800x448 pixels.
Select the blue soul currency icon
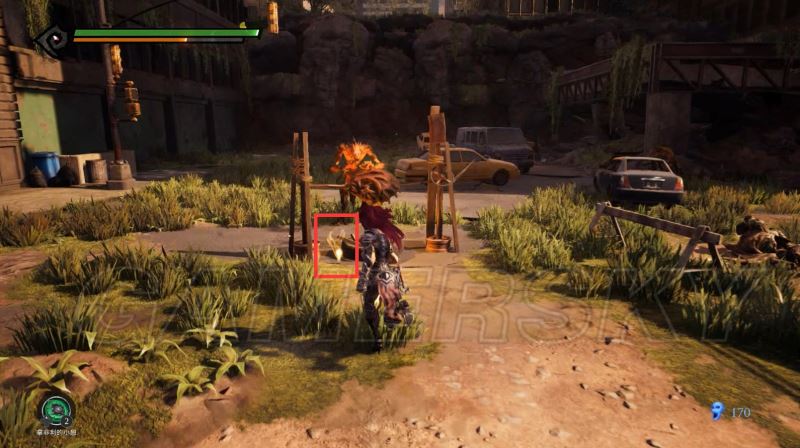(716, 410)
